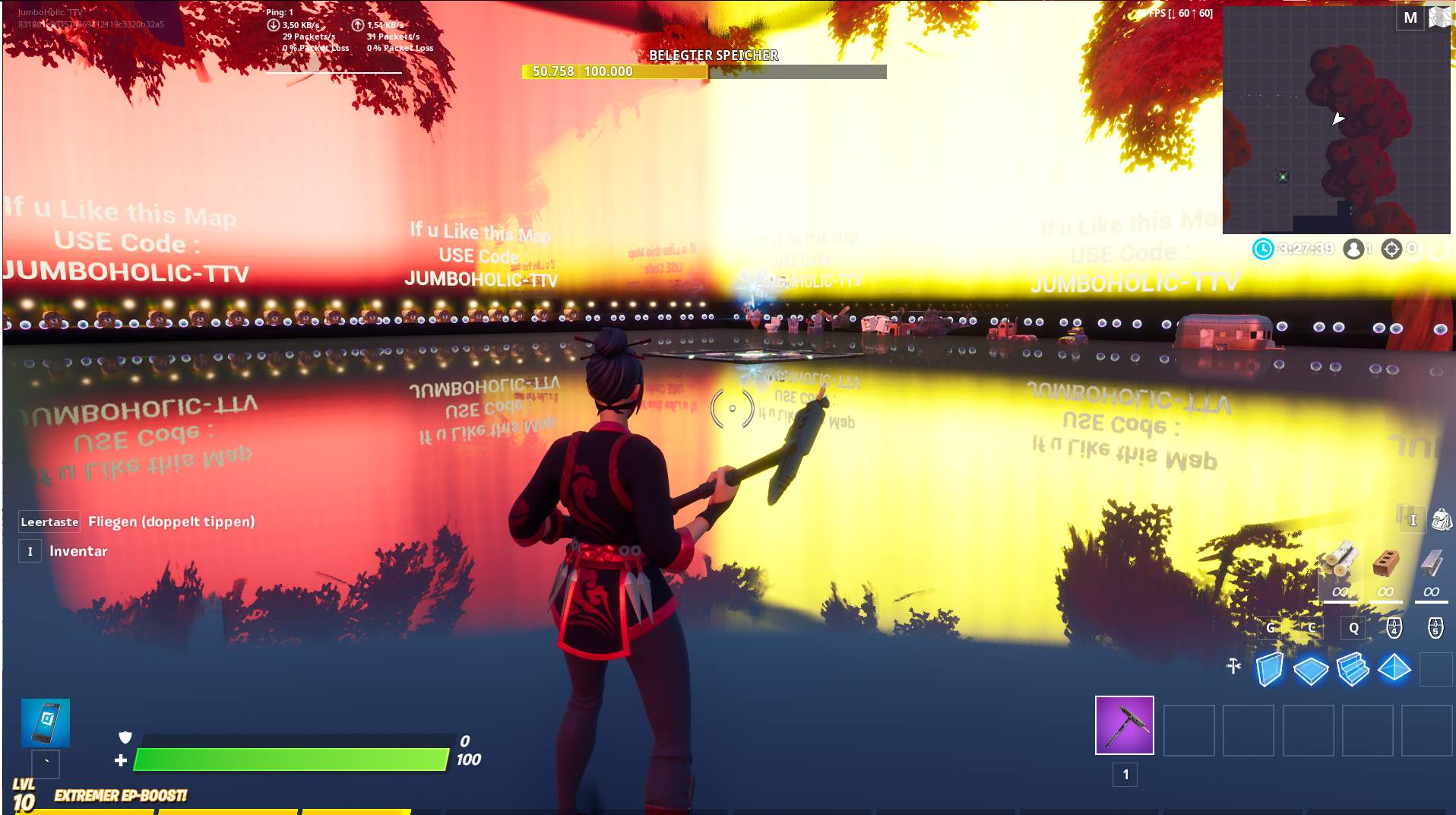The width and height of the screenshot is (1456, 815).
Task: Click the eliminations crosshair icon
Action: coord(1392,249)
